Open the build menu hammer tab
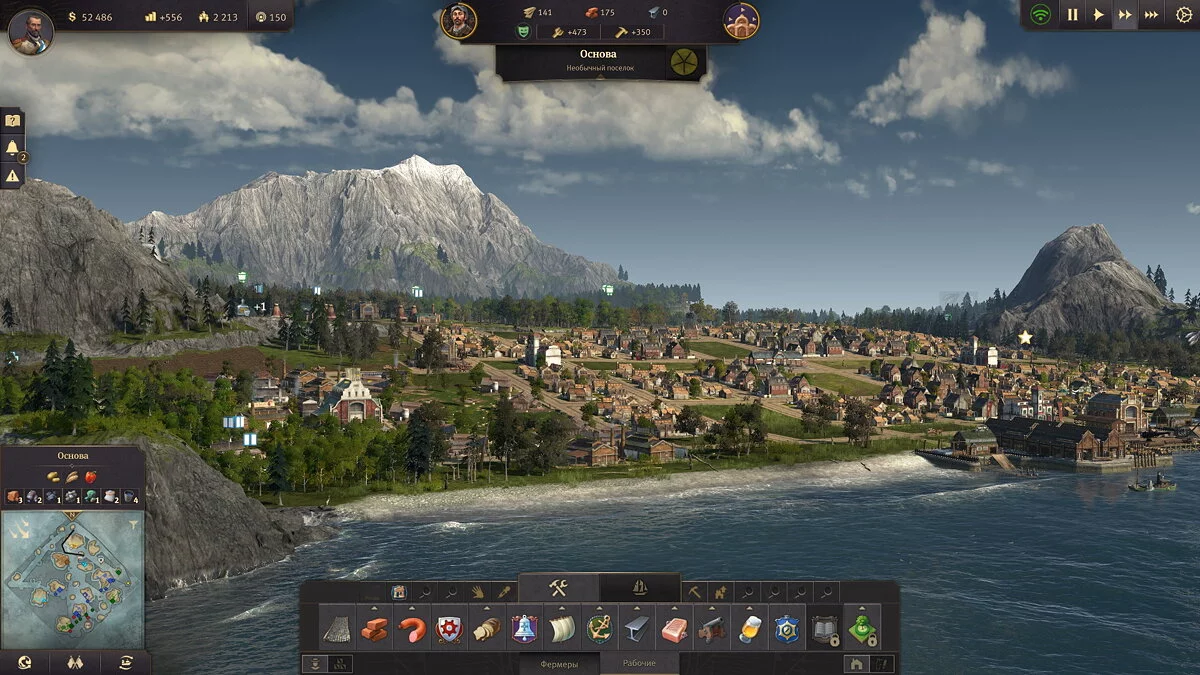1200x675 pixels. (x=558, y=588)
